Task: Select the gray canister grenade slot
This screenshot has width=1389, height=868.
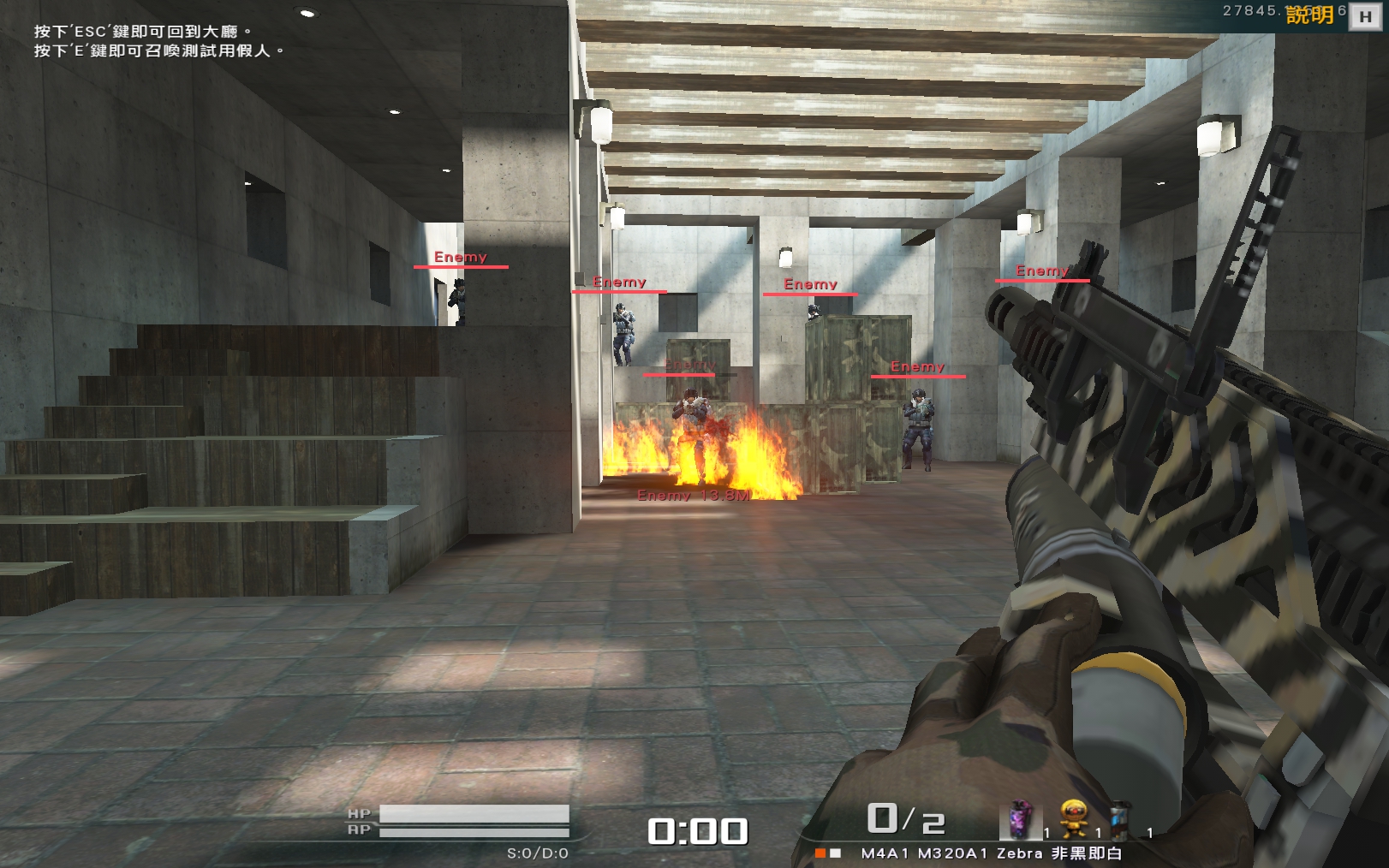Action: [1120, 820]
